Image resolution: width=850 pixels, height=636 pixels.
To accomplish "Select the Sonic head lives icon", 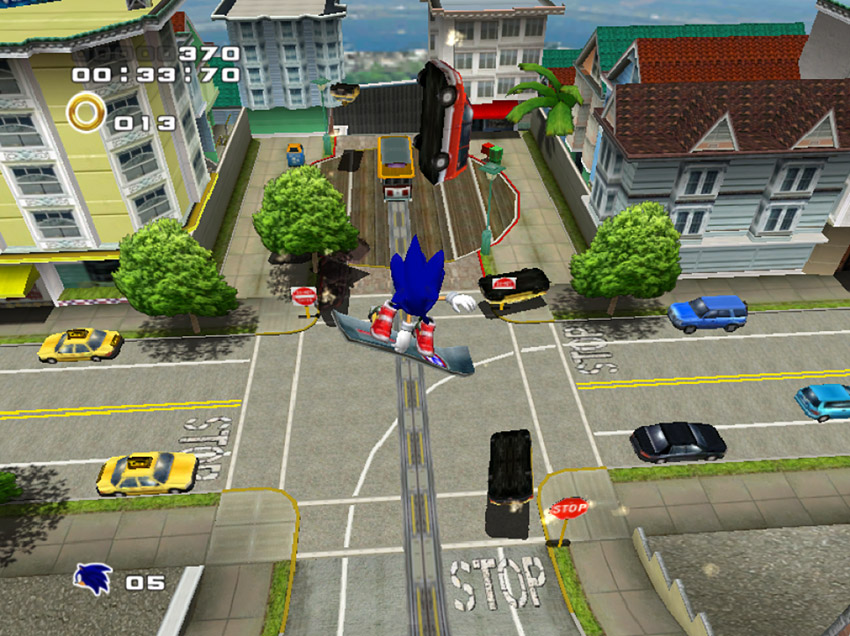I will click(x=93, y=579).
